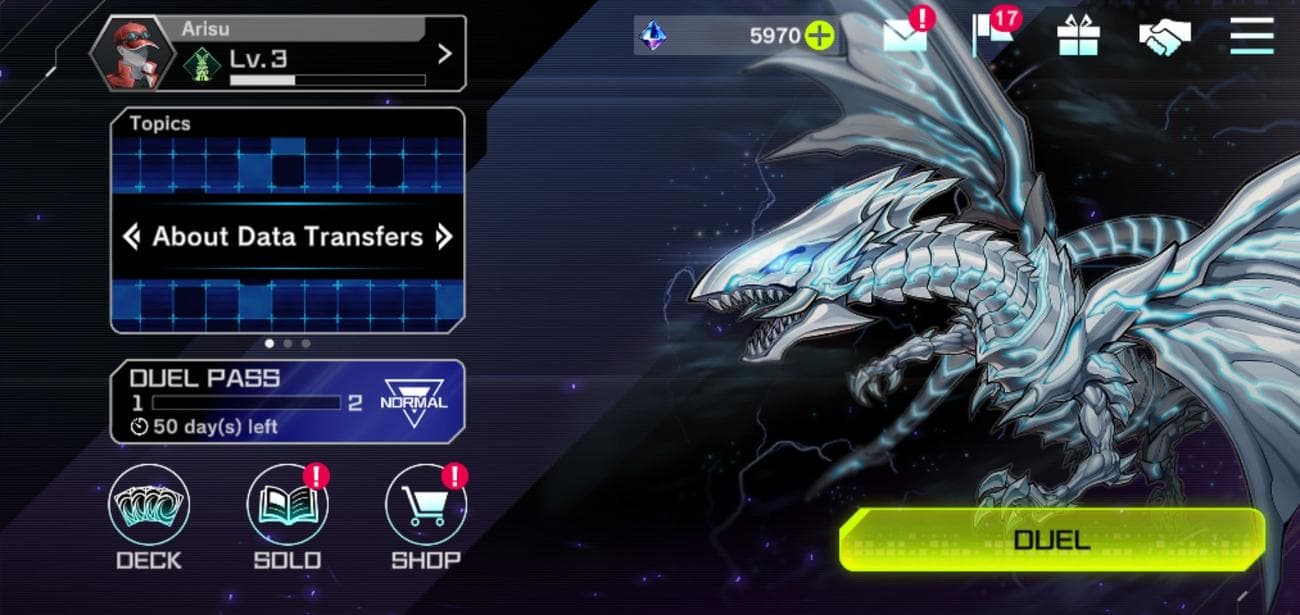View missions via the flag icon

pos(990,37)
